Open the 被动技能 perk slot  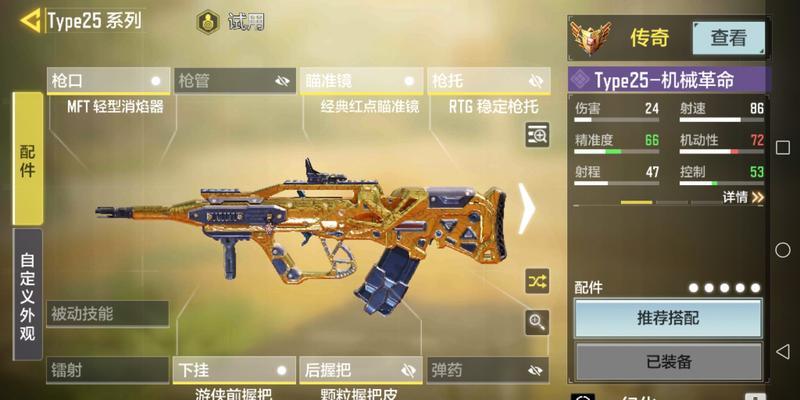click(x=108, y=314)
